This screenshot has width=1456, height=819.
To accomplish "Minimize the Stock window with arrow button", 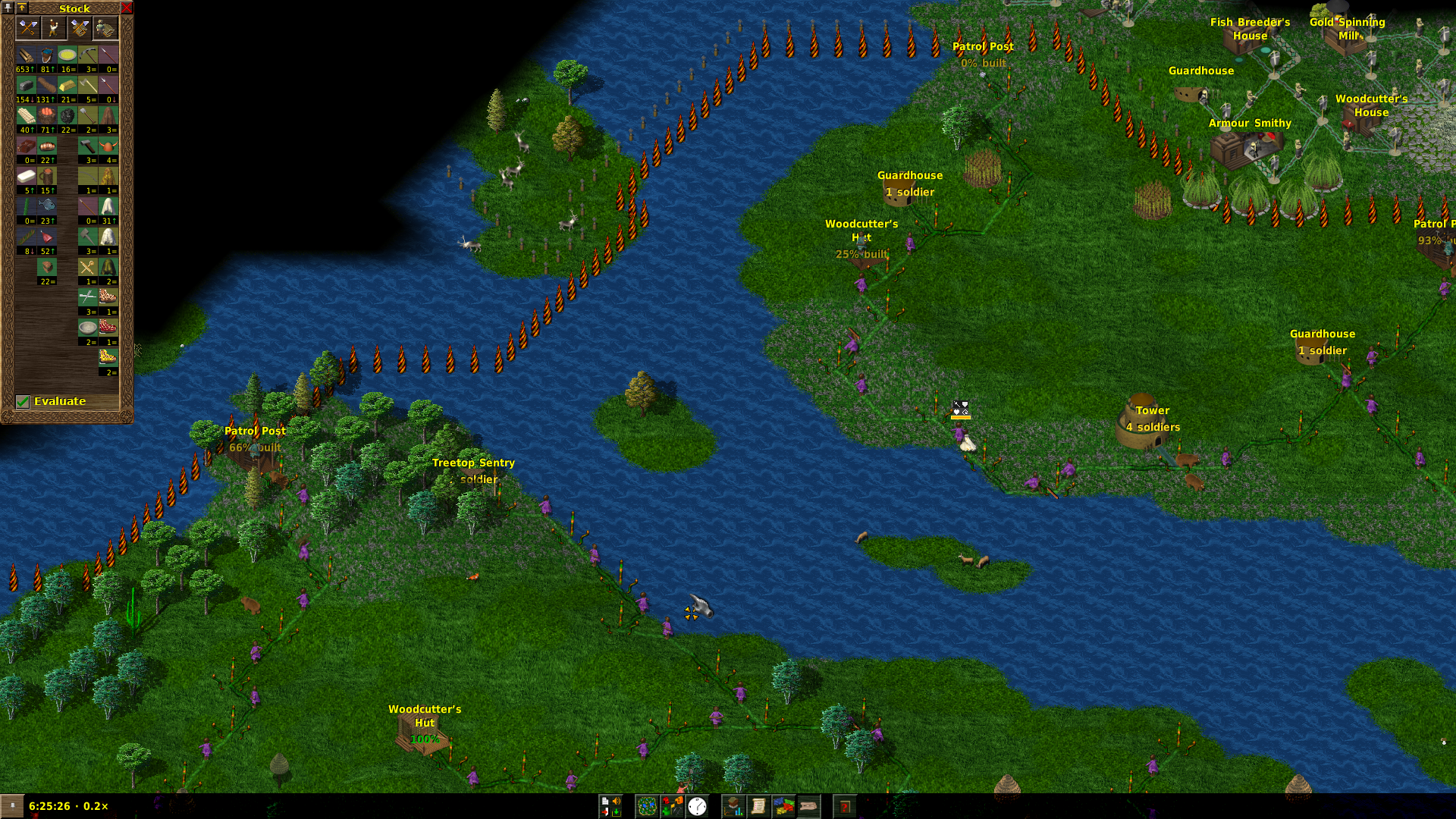I will 22,8.
